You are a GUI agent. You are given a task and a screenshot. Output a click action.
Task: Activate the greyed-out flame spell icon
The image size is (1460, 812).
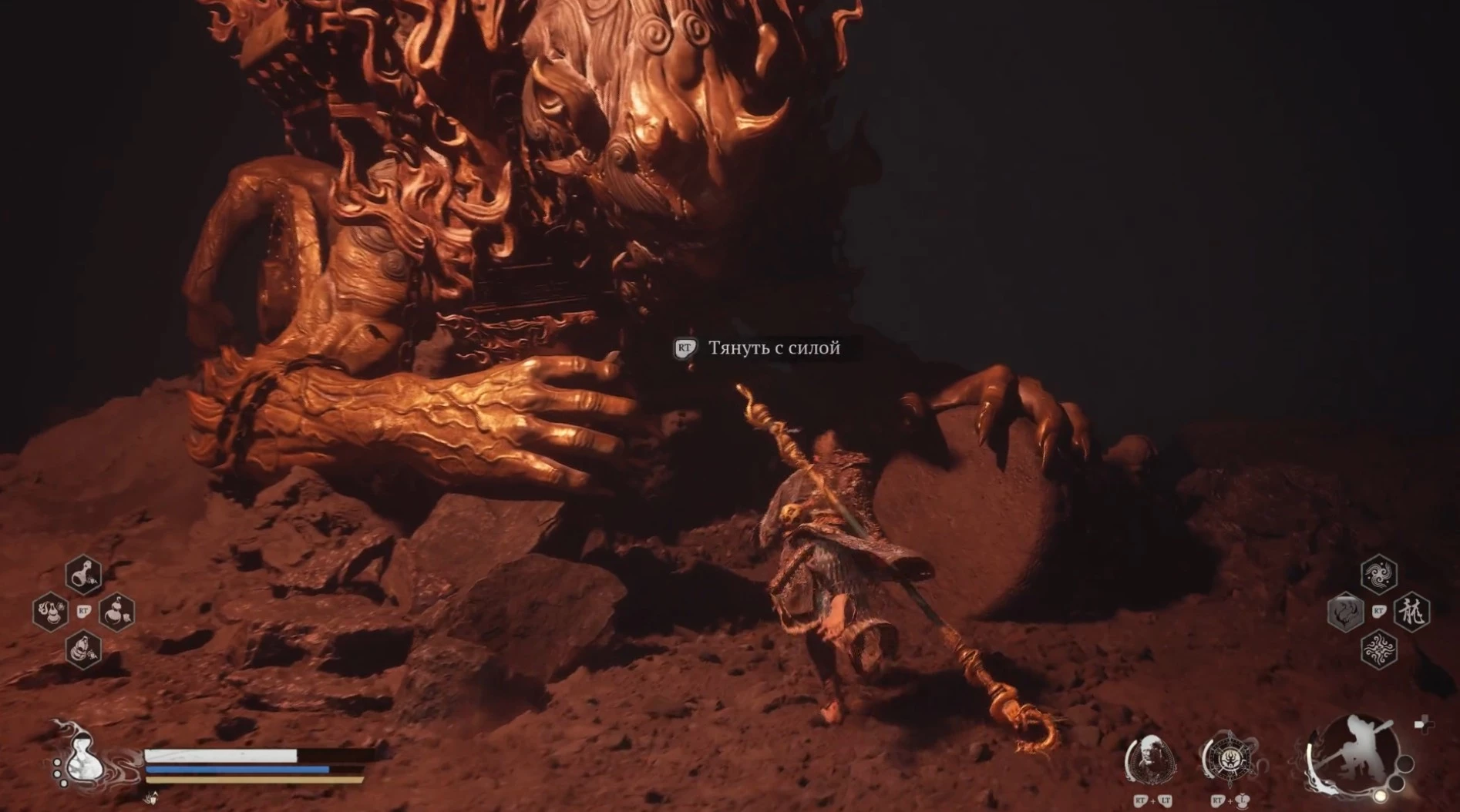click(x=1346, y=612)
